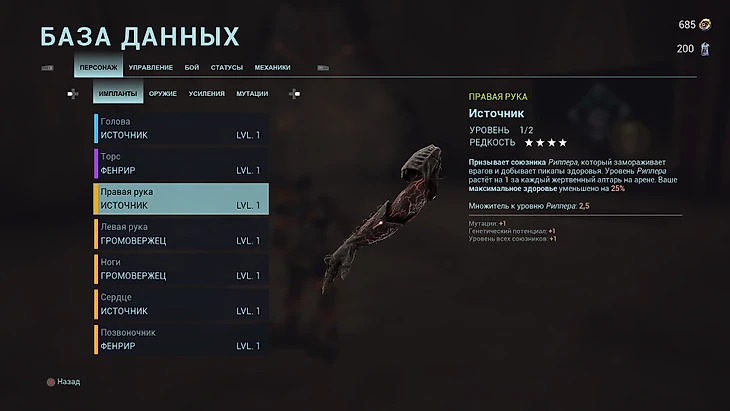
Task: Select the Левая рука Громовержец row
Action: point(181,233)
